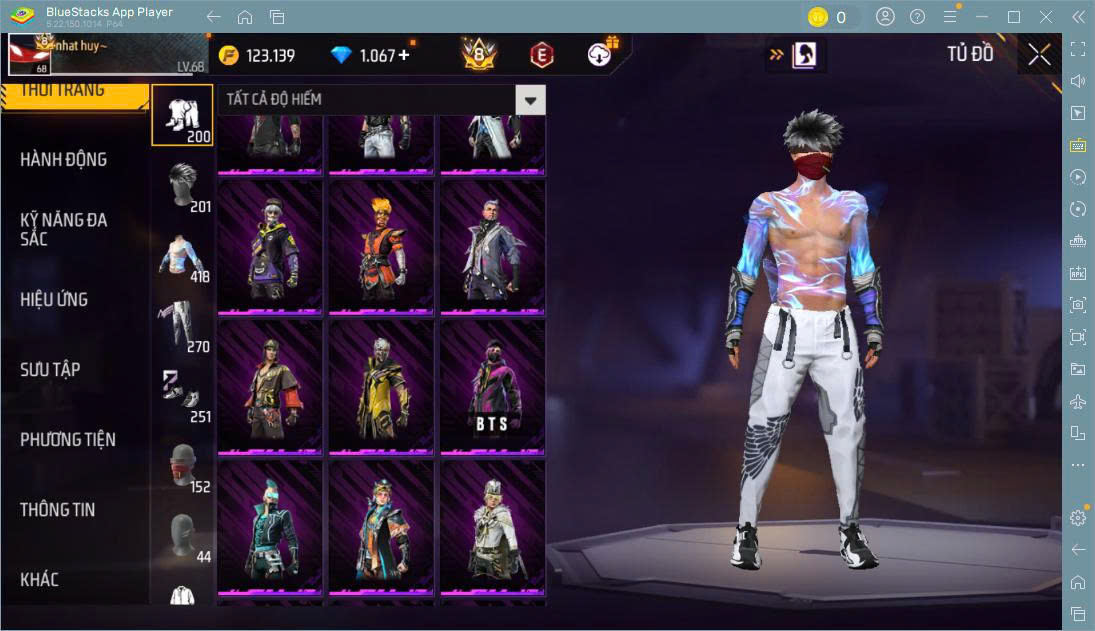
Task: Maximize the BlueStacks window
Action: click(1014, 17)
